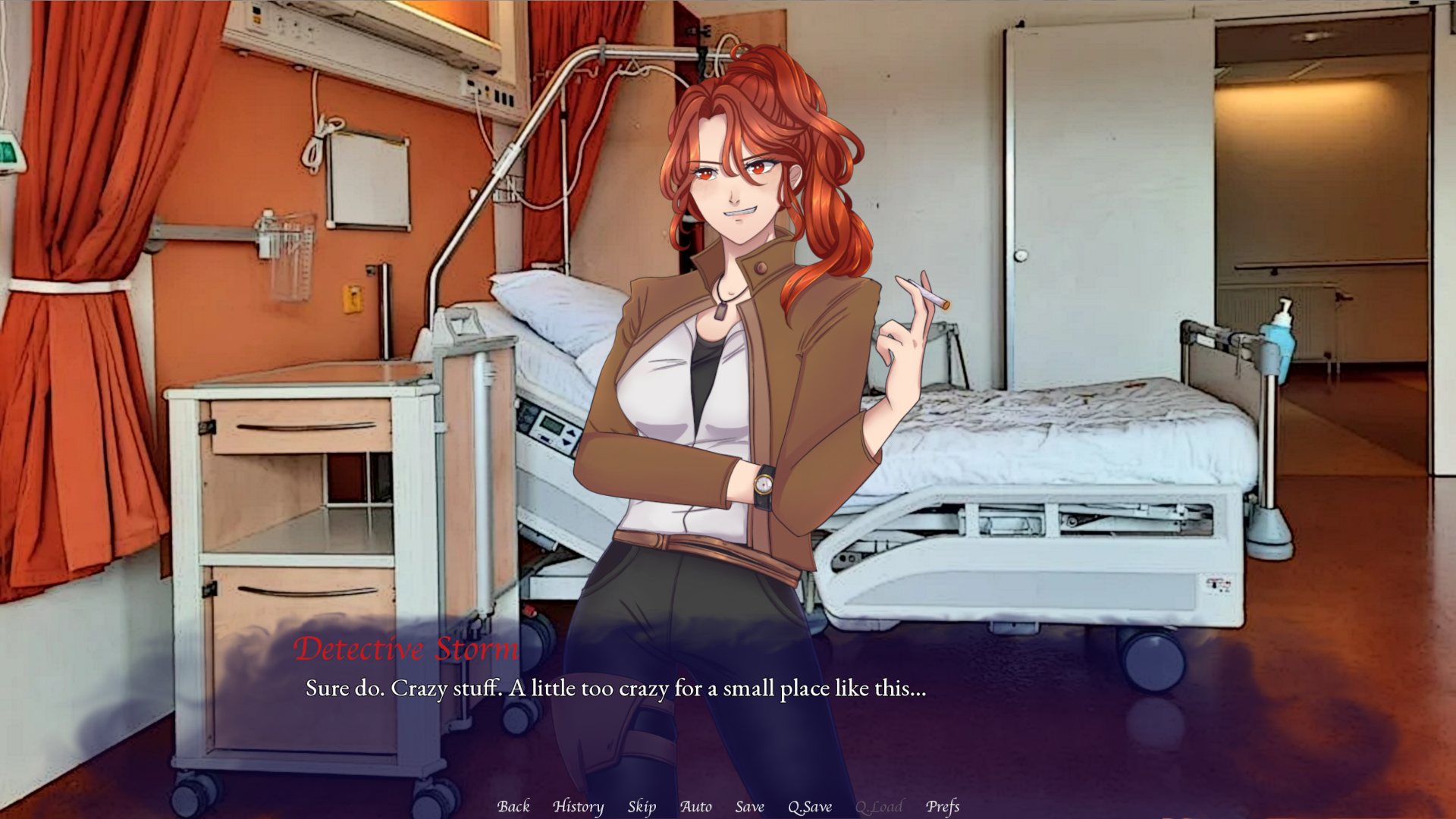This screenshot has height=819, width=1456.
Task: Click Q.Save before making a choice
Action: [809, 807]
